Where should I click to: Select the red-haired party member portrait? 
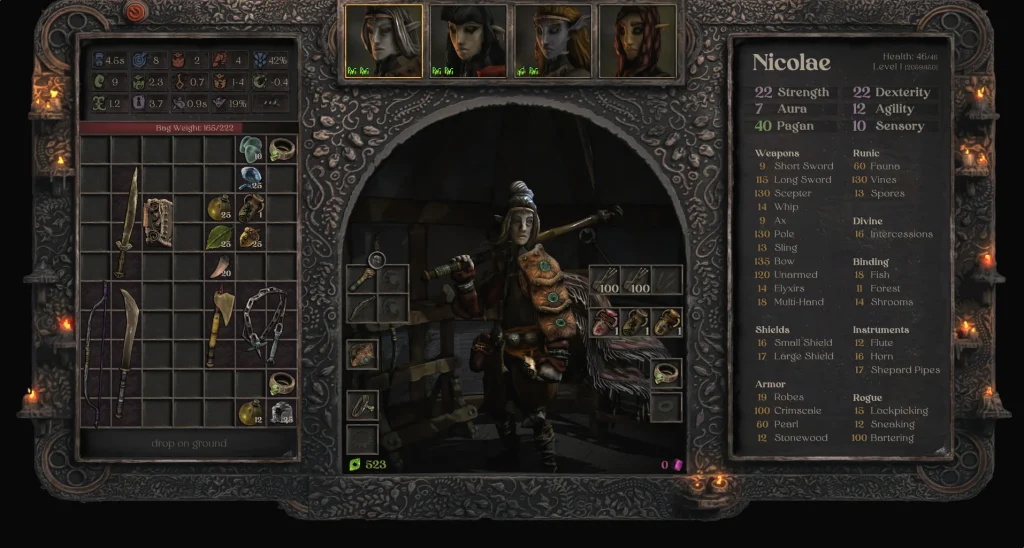coord(635,41)
